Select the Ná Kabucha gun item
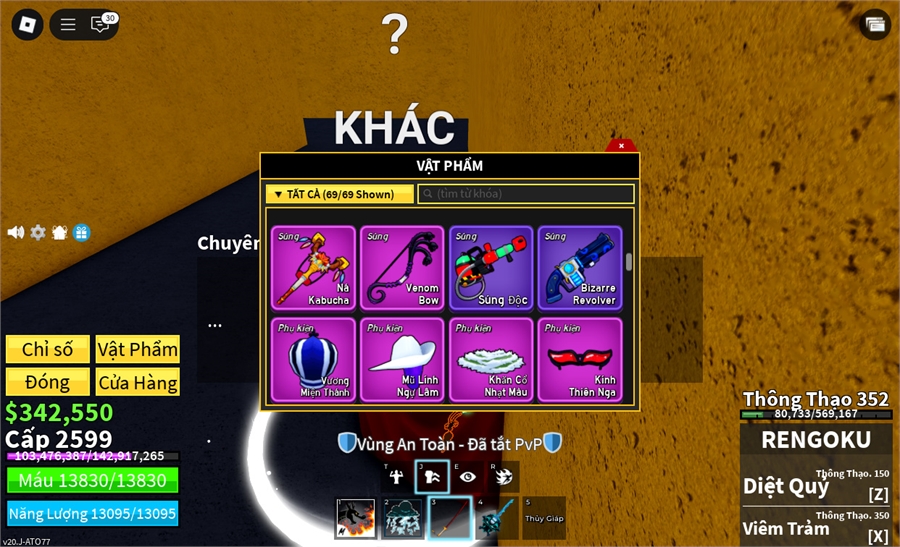Screen dimensions: 900x547 pyautogui.click(x=313, y=267)
